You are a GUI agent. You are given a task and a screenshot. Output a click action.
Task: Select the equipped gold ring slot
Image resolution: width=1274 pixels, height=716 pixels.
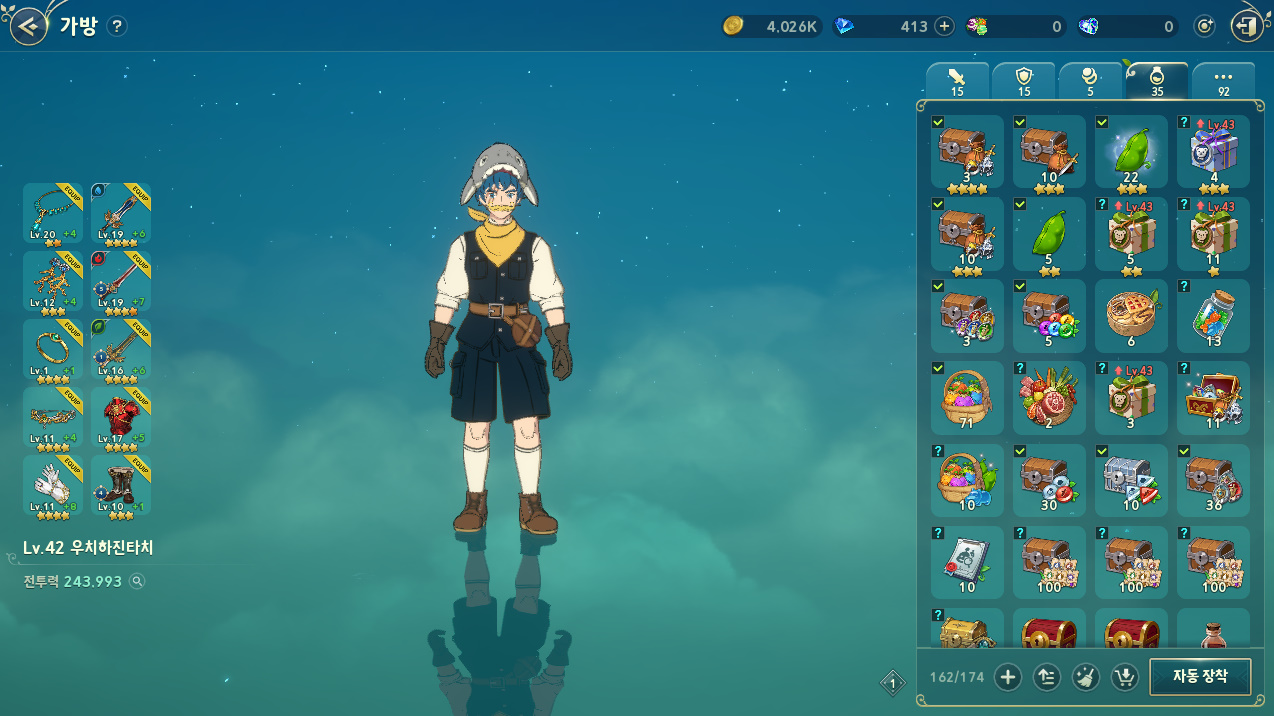point(53,349)
